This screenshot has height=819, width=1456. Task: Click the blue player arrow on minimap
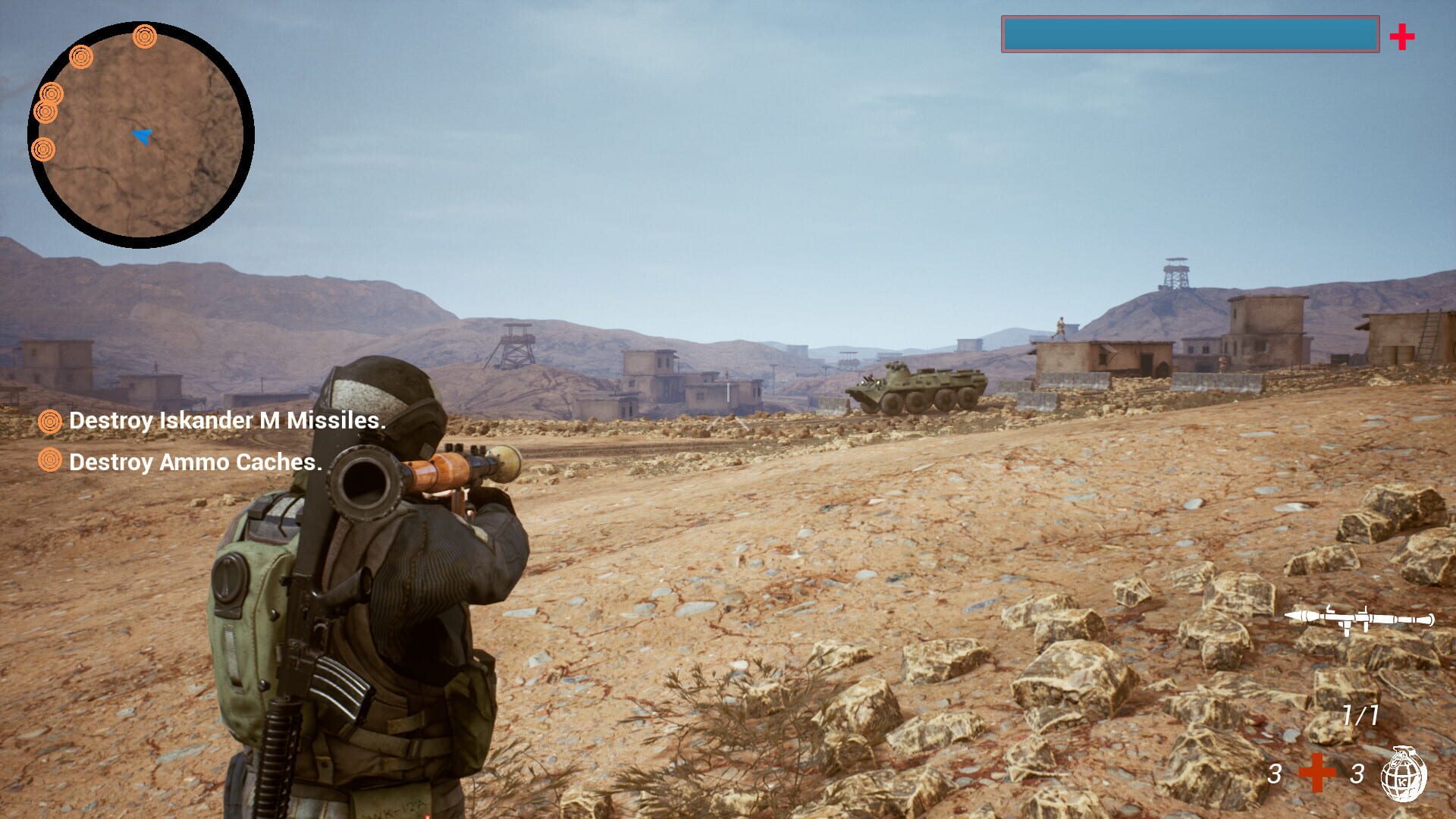pyautogui.click(x=142, y=136)
